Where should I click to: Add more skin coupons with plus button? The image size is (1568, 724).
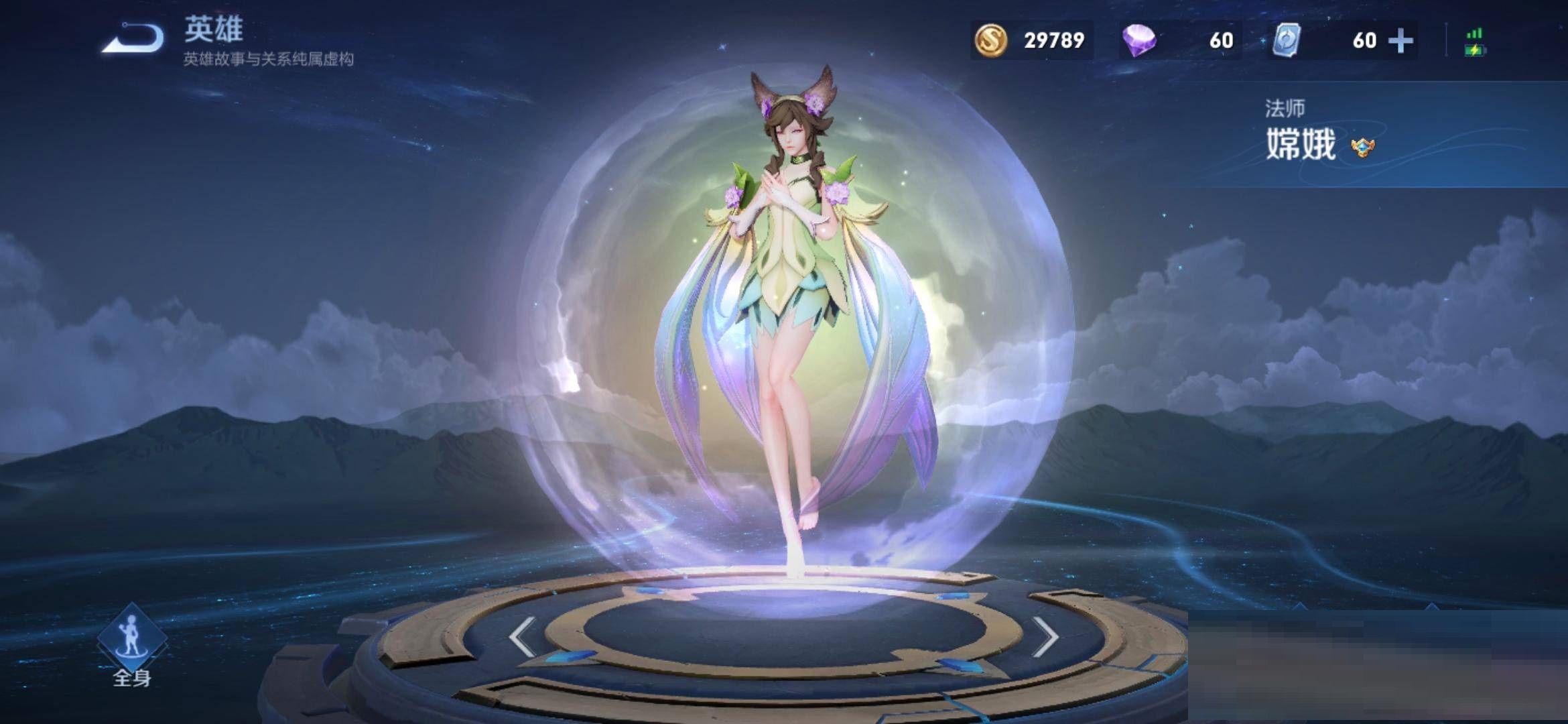coord(1400,40)
